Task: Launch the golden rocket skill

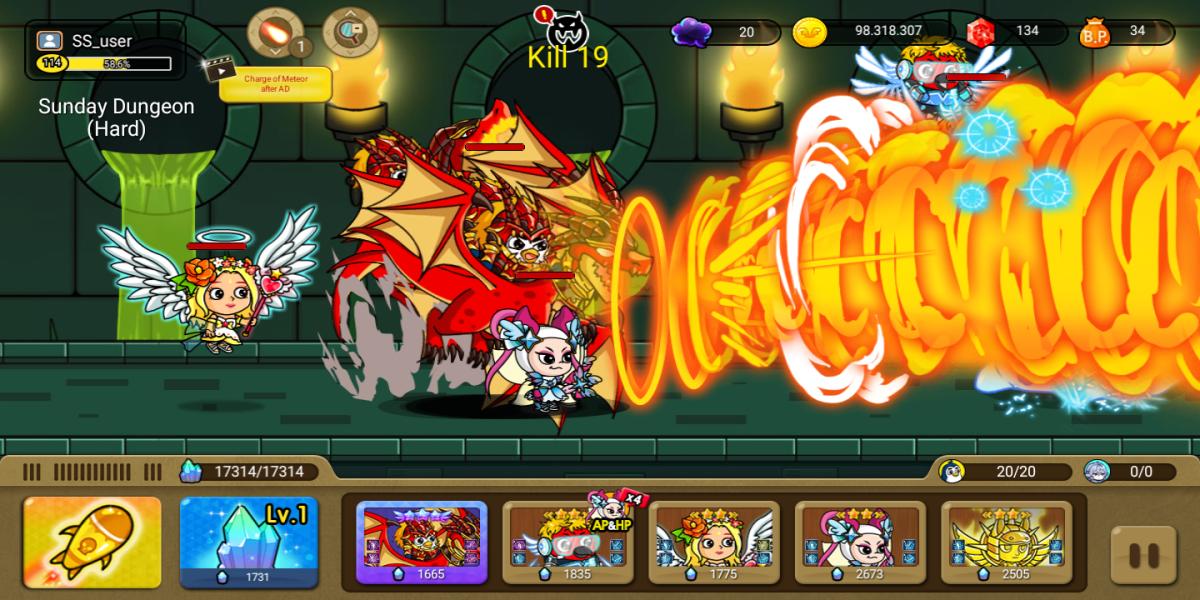Action: click(x=92, y=541)
